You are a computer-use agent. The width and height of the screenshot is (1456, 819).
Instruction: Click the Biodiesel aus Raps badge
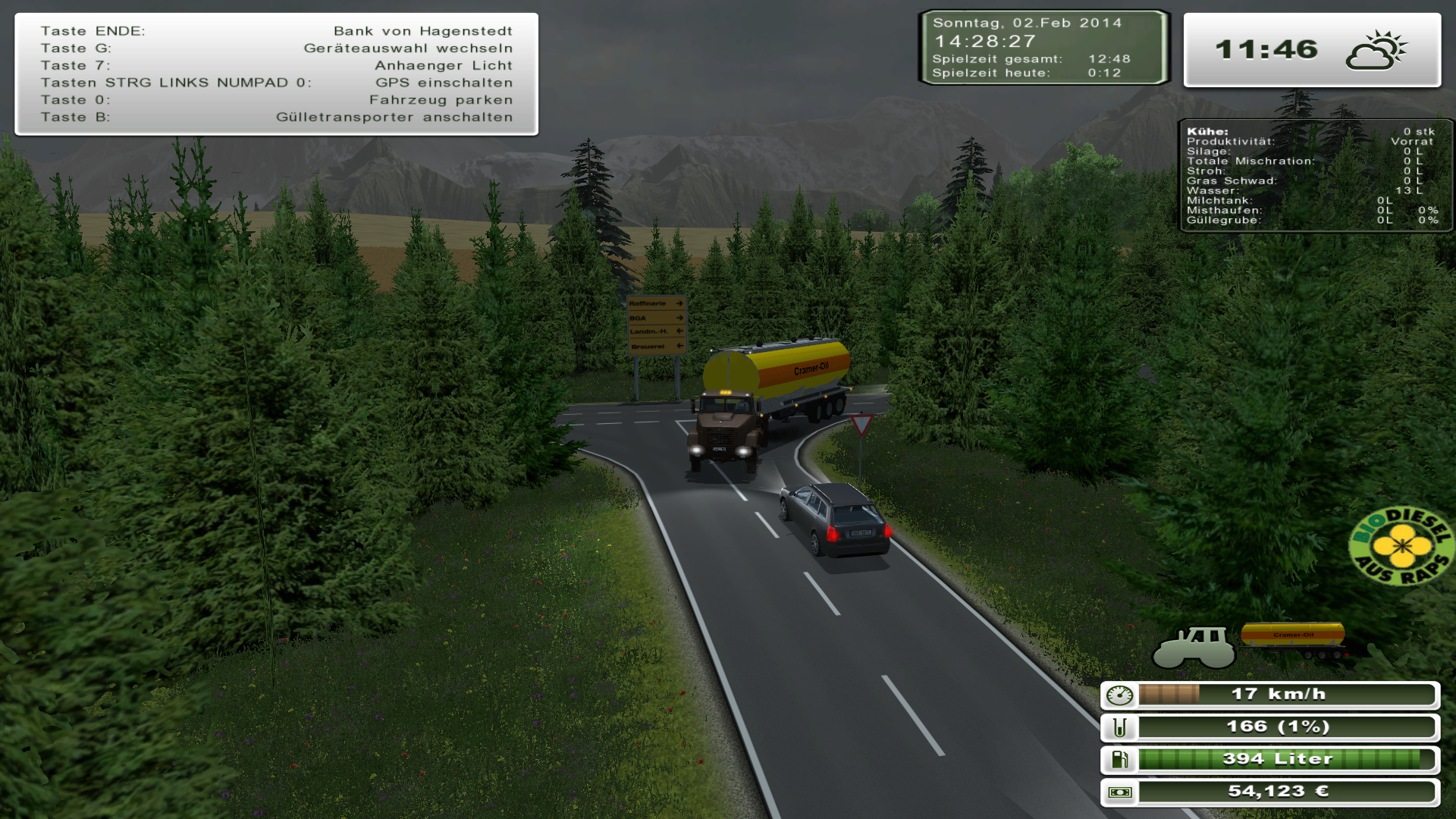pyautogui.click(x=1402, y=546)
